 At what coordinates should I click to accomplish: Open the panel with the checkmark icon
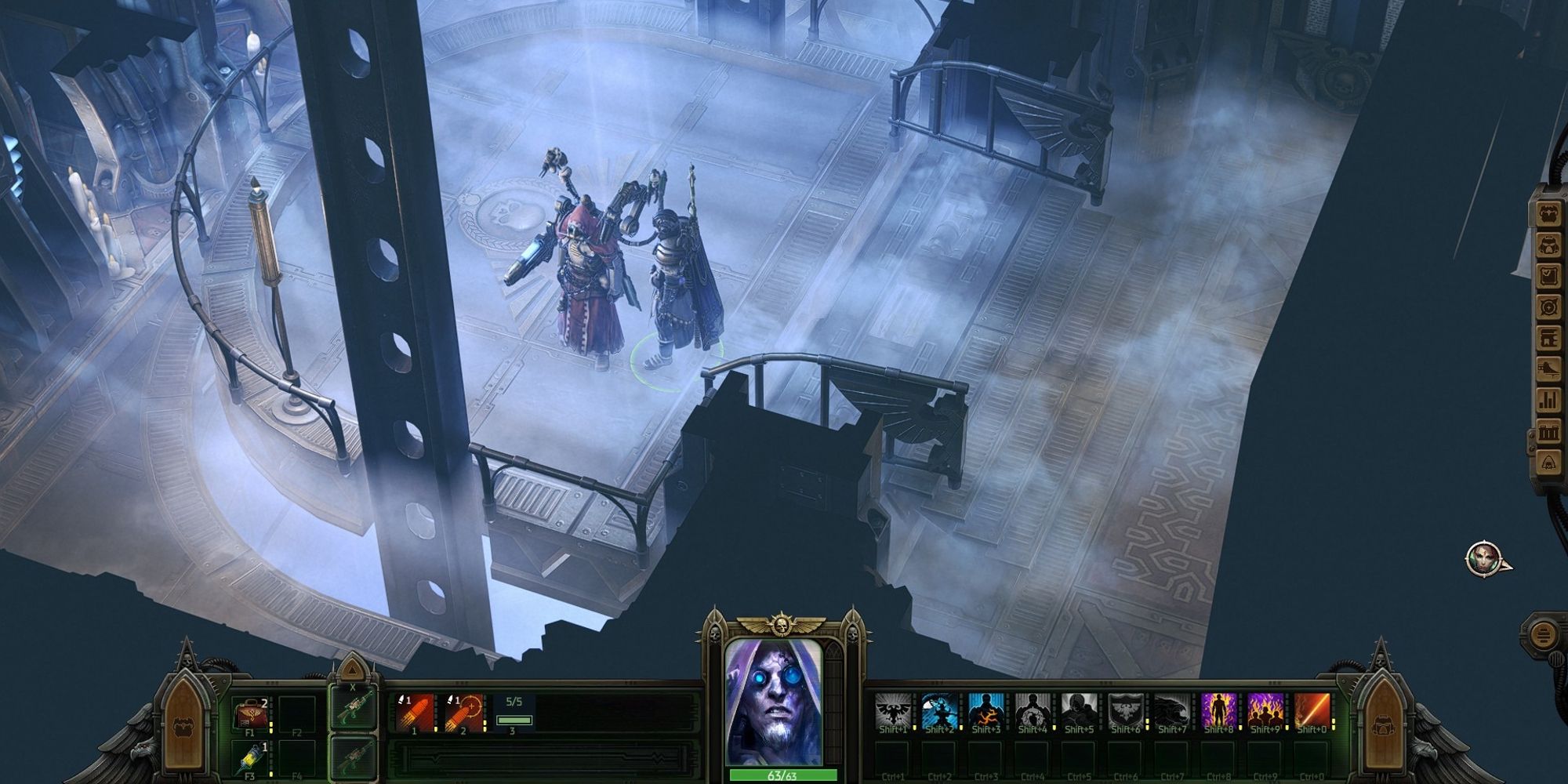(x=1549, y=277)
